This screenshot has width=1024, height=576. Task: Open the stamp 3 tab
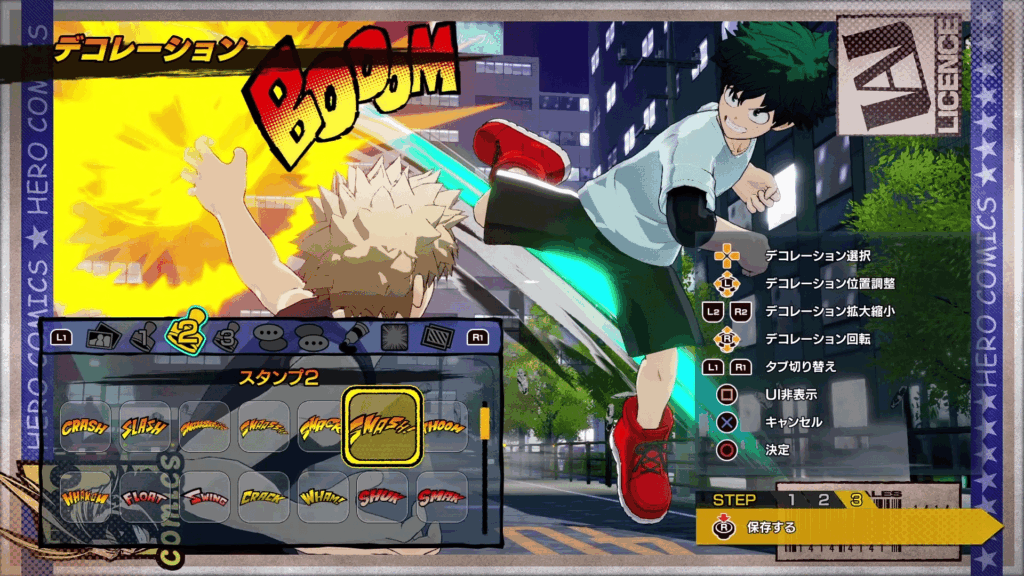(x=227, y=338)
